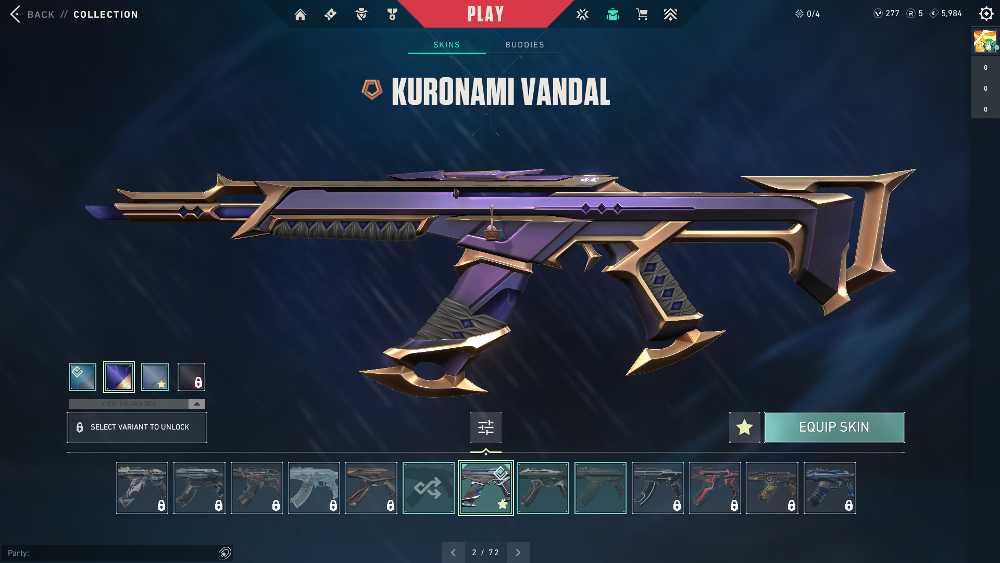Choose the locked dark color variant

pyautogui.click(x=191, y=377)
